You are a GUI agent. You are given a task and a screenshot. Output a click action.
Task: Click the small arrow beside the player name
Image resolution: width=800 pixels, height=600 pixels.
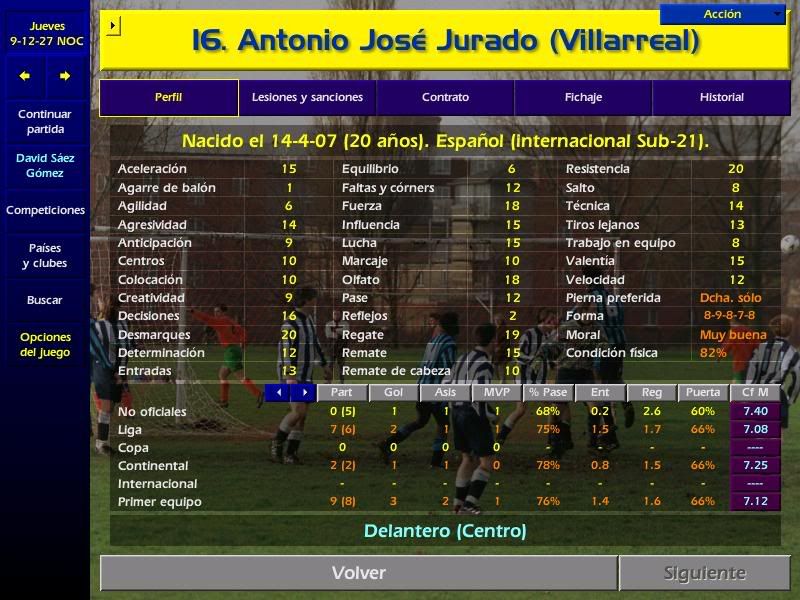[x=113, y=25]
